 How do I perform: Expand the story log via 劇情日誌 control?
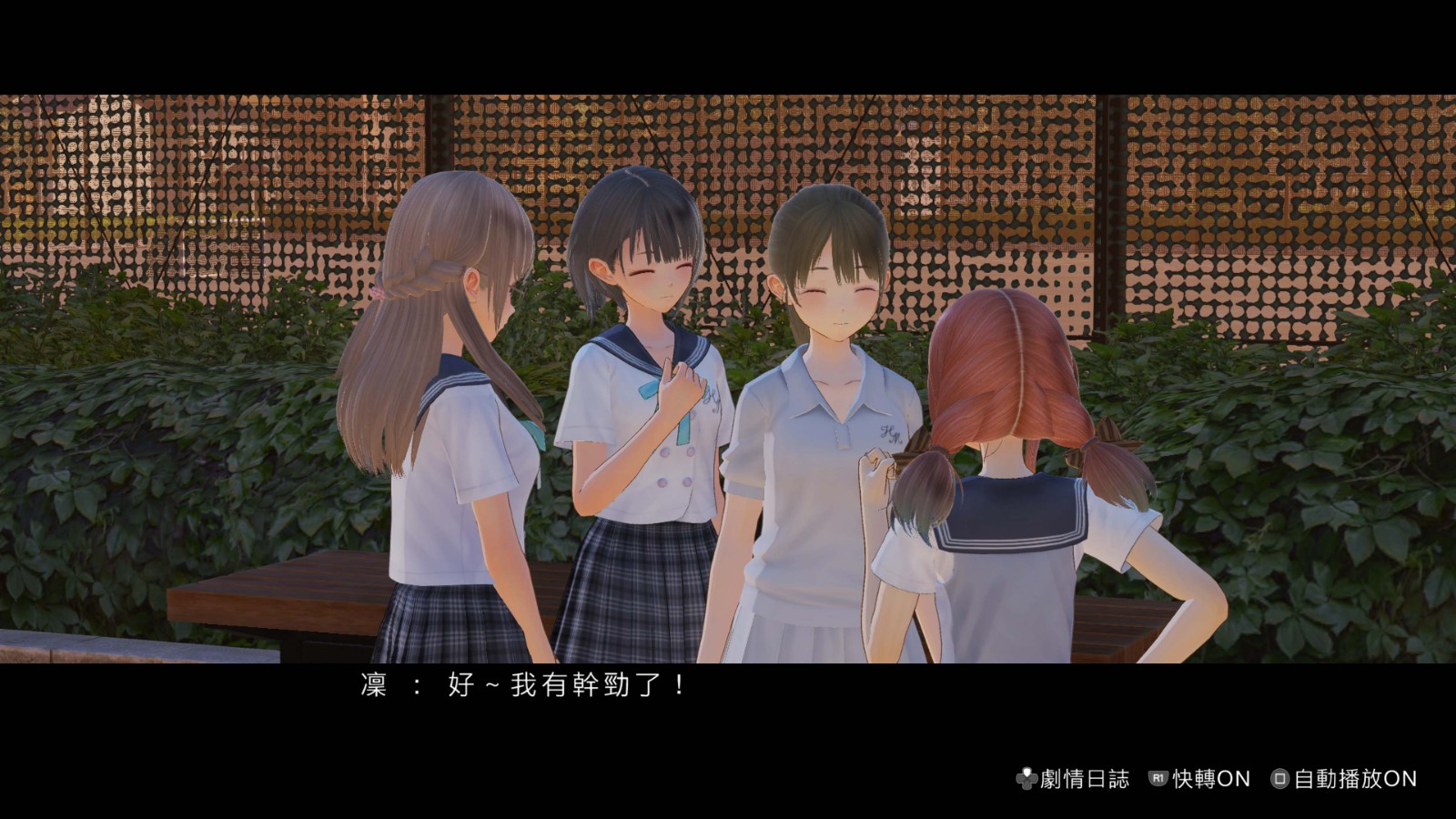pyautogui.click(x=1083, y=778)
